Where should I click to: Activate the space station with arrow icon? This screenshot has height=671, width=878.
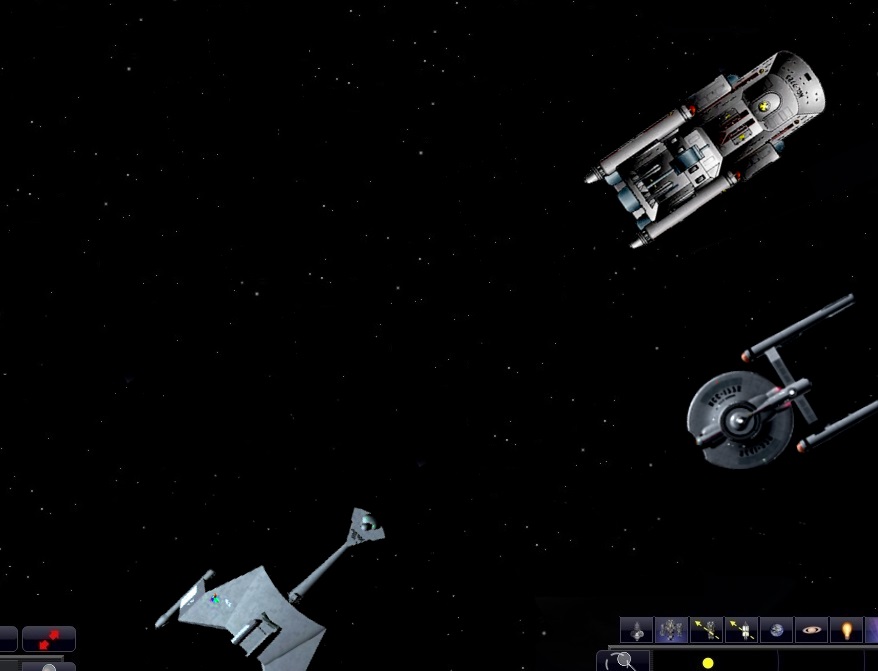706,630
